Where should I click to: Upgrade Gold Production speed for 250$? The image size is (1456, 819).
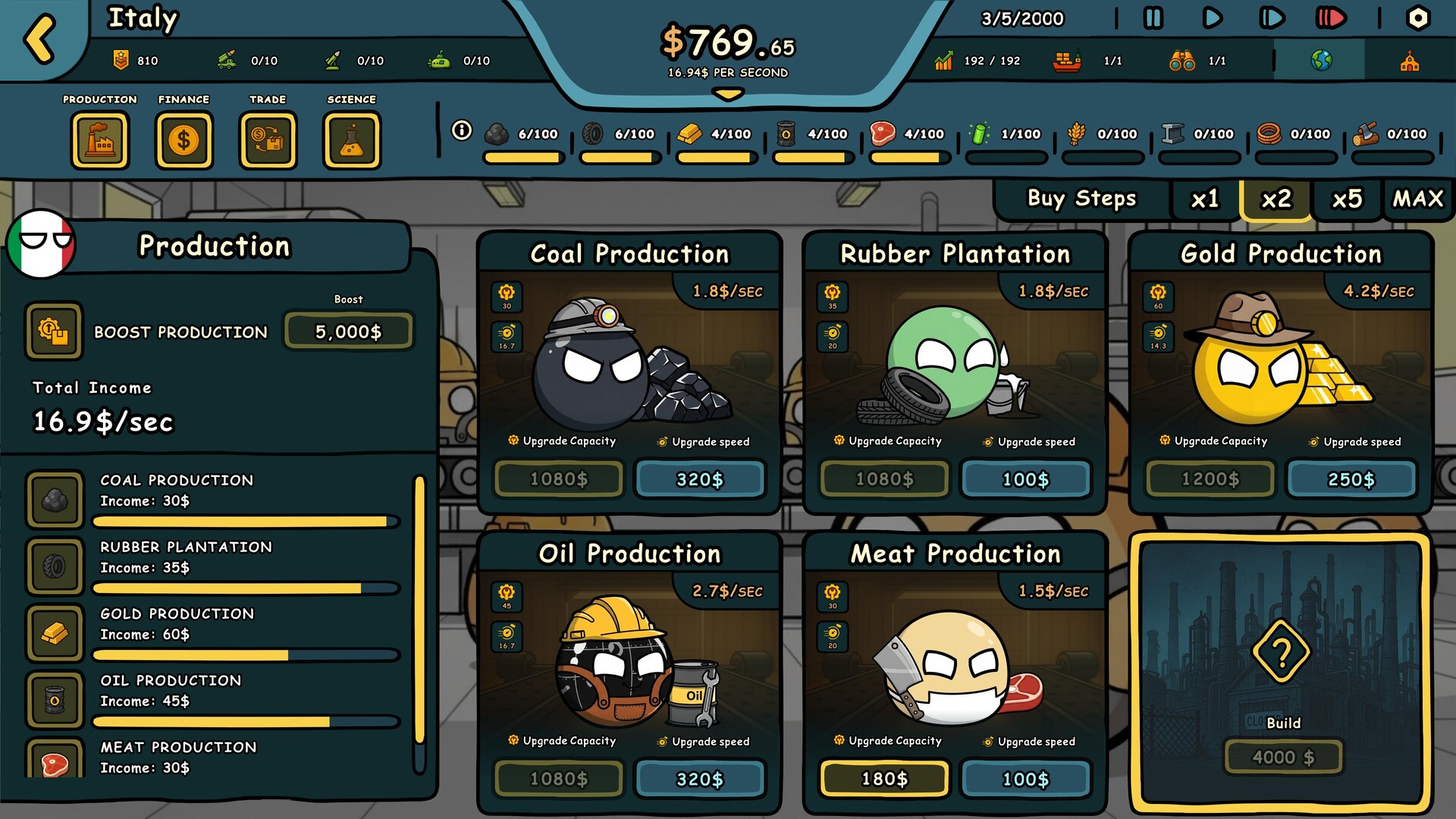(x=1351, y=479)
